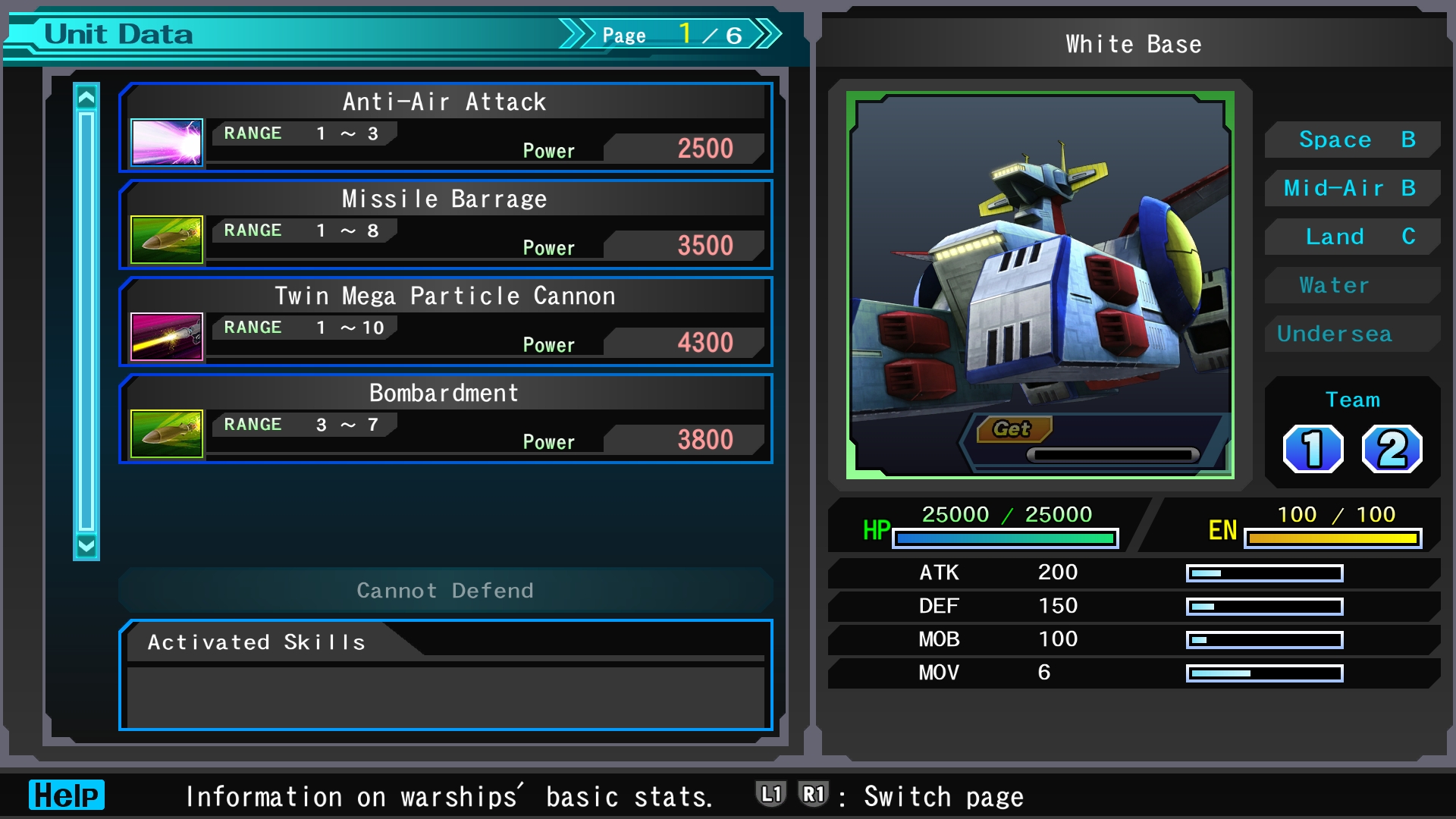Select the Anti-Air Attack weapon row
Viewport: 1456px width, 819px height.
click(x=446, y=127)
